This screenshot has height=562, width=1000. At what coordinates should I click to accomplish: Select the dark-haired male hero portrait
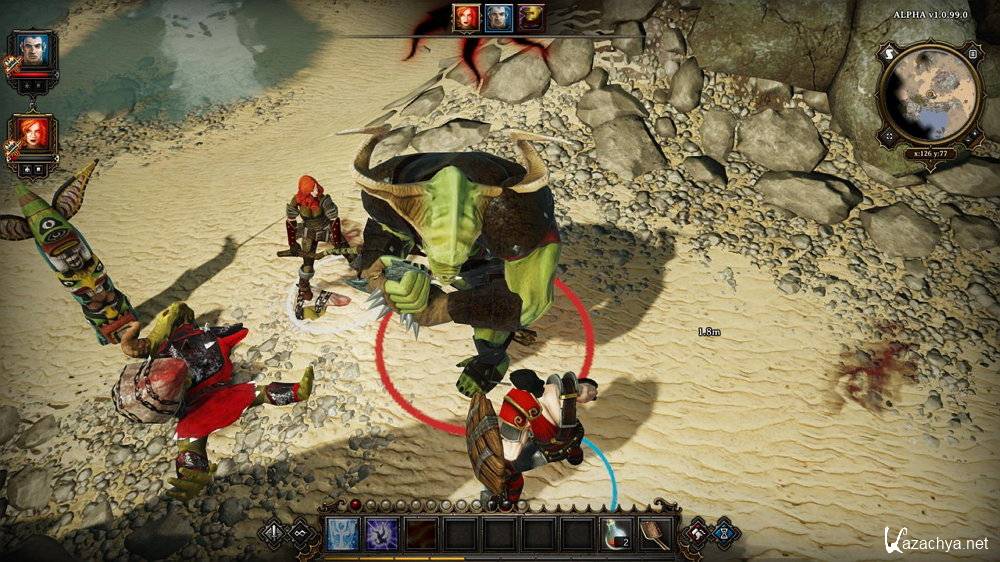click(x=35, y=50)
